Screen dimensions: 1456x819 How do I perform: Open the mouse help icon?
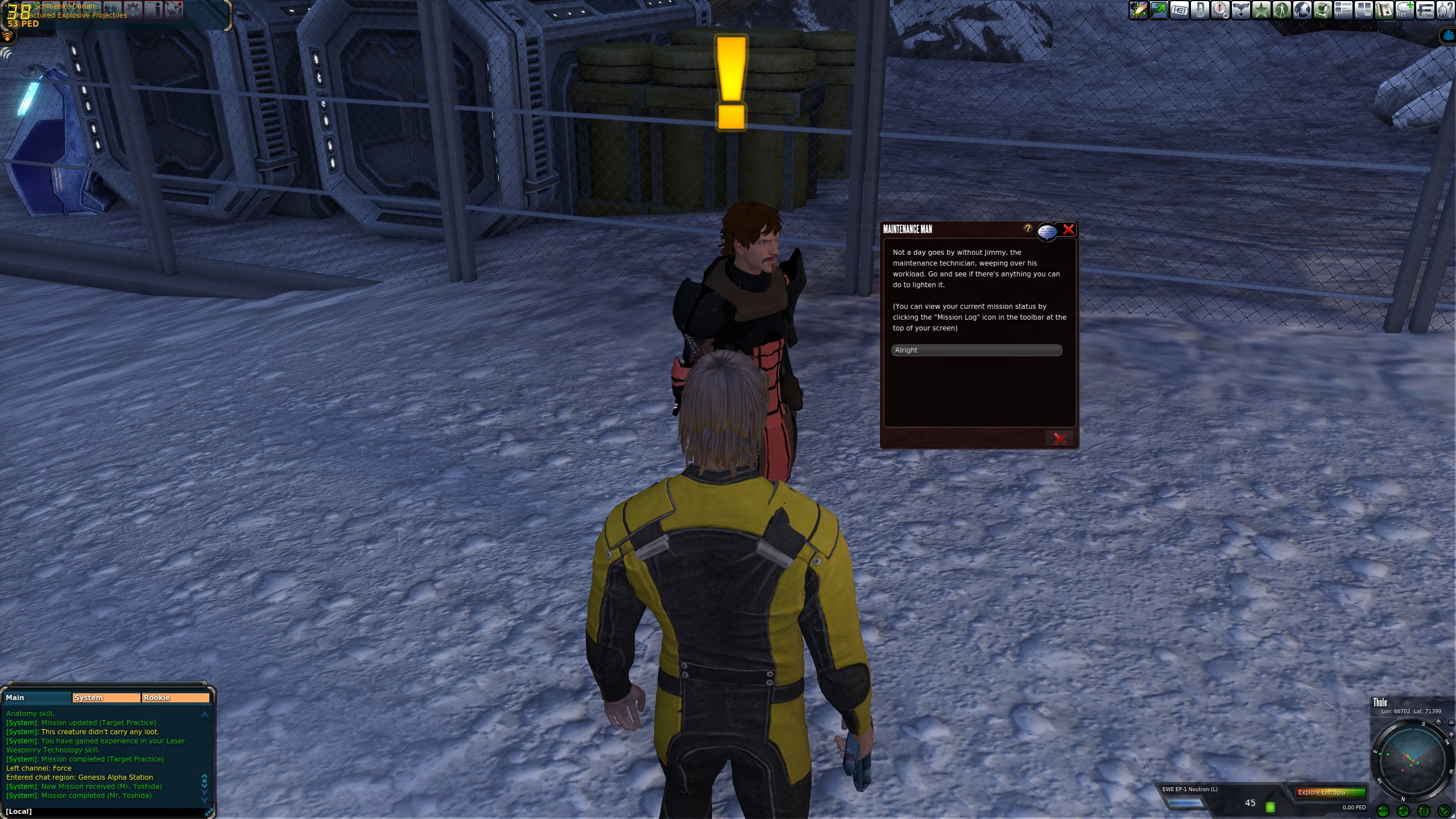[x=1446, y=10]
